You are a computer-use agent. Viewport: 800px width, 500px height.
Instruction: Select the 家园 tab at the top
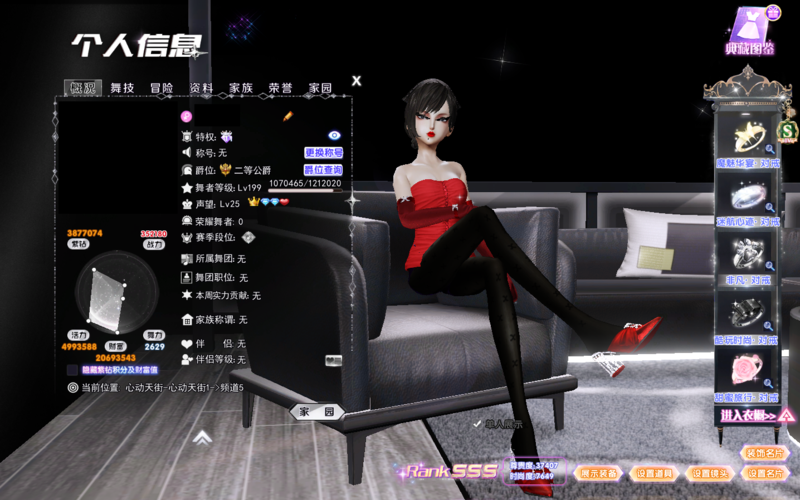point(320,88)
